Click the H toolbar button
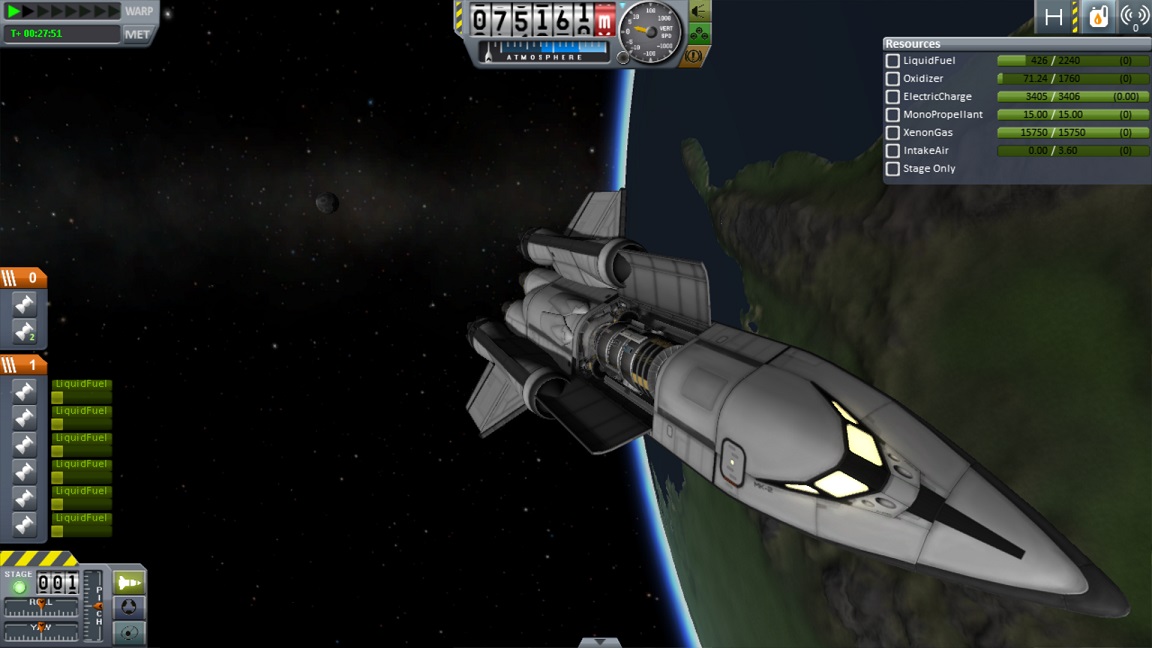Image resolution: width=1152 pixels, height=648 pixels. [1054, 17]
